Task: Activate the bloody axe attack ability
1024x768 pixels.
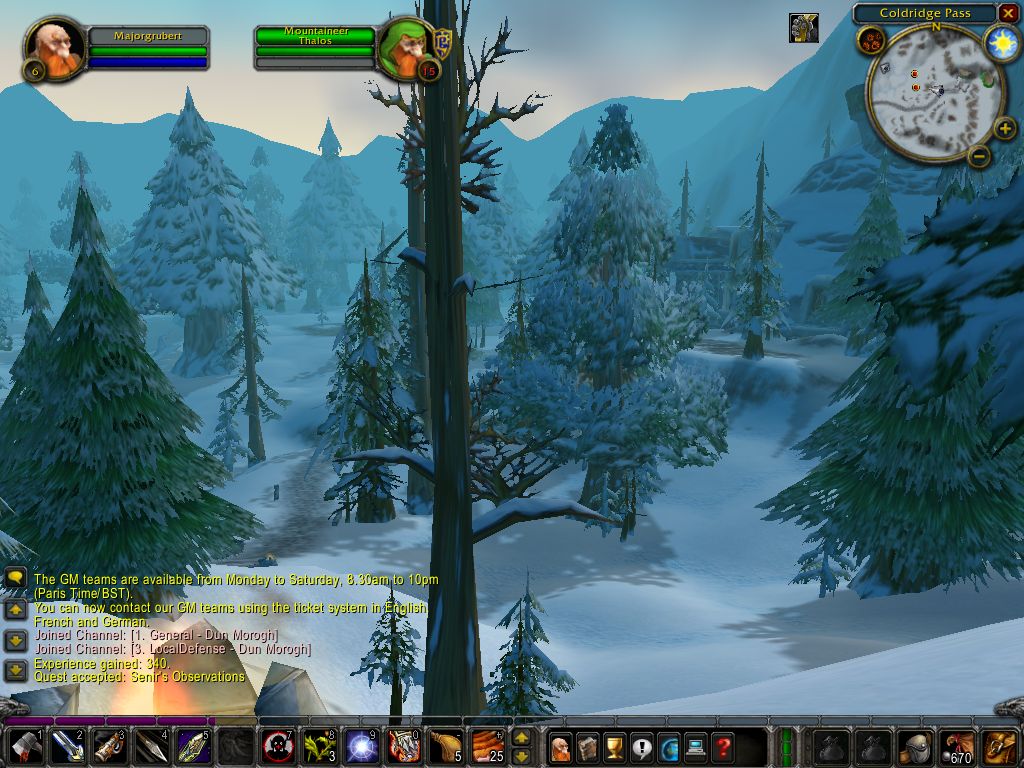Action: 24,746
